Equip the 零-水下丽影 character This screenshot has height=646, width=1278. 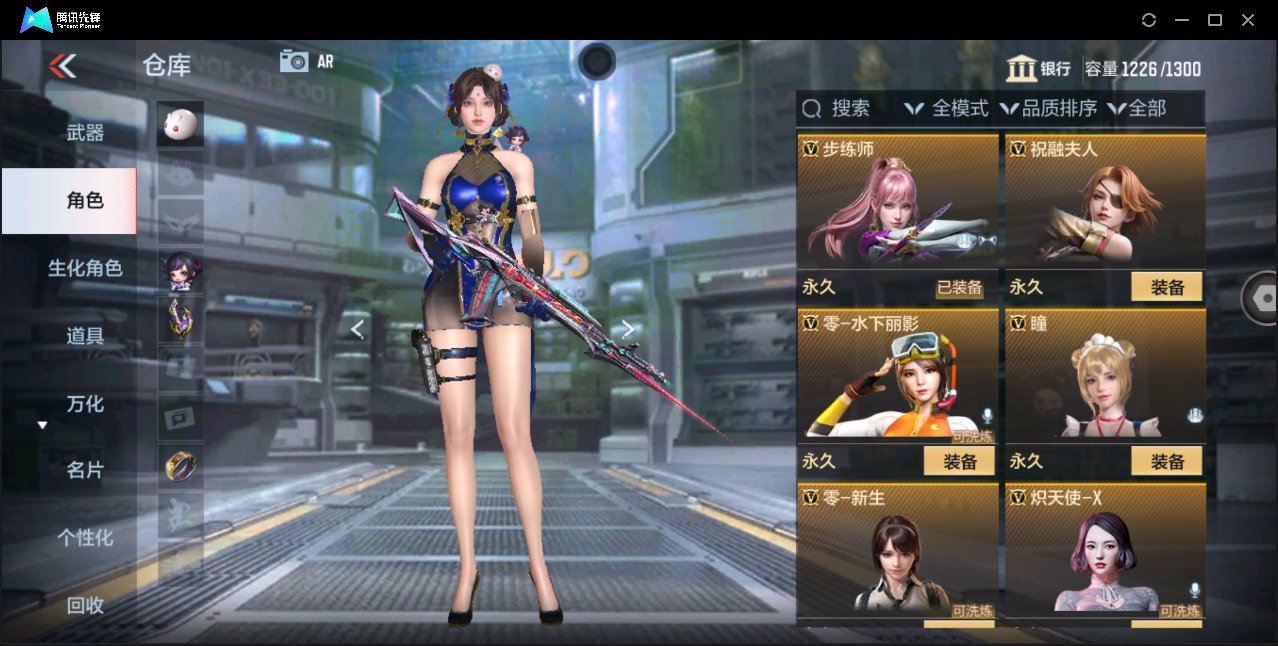pyautogui.click(x=958, y=461)
